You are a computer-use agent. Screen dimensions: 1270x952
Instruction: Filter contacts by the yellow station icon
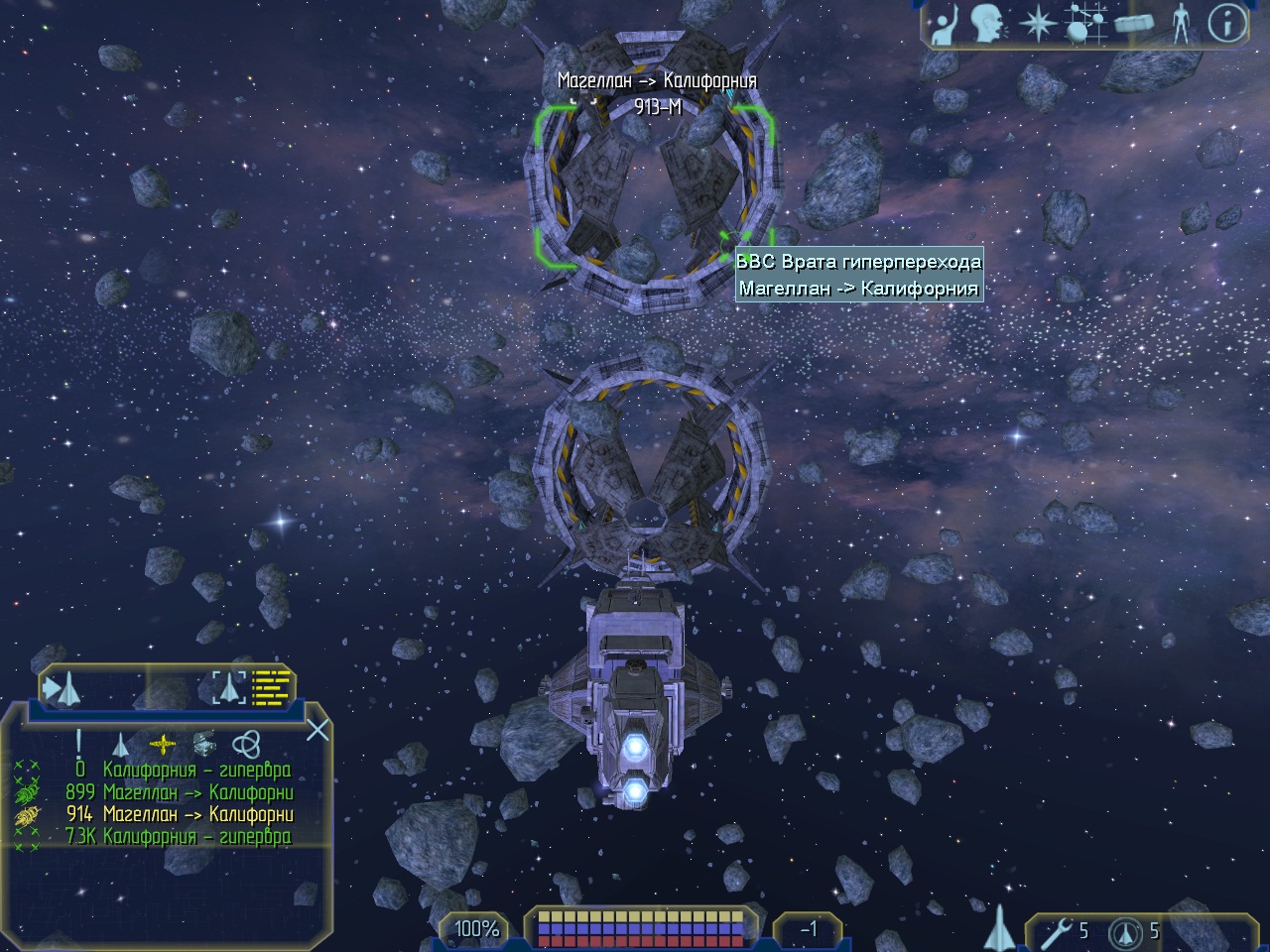pos(162,744)
